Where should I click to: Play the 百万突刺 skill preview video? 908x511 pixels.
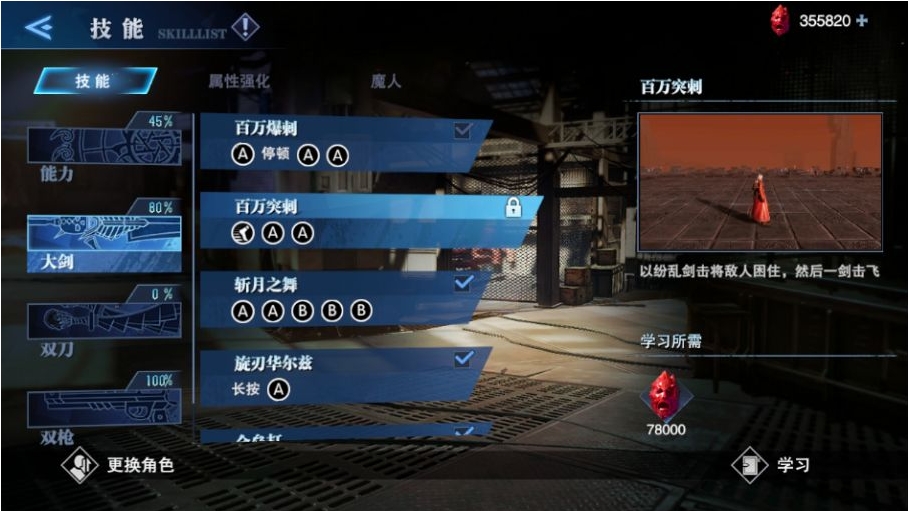(760, 182)
